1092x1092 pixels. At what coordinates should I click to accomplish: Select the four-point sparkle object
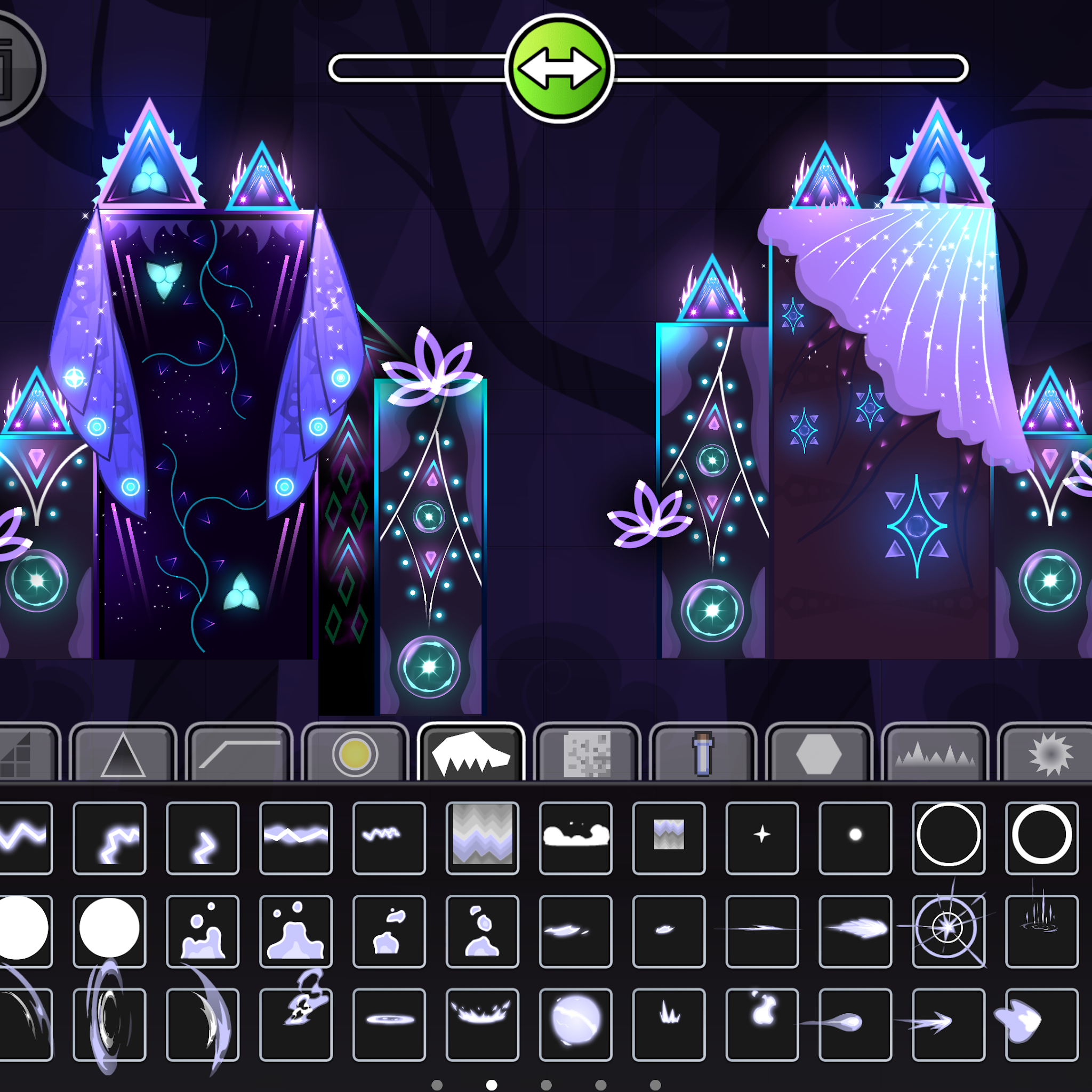pos(762,838)
